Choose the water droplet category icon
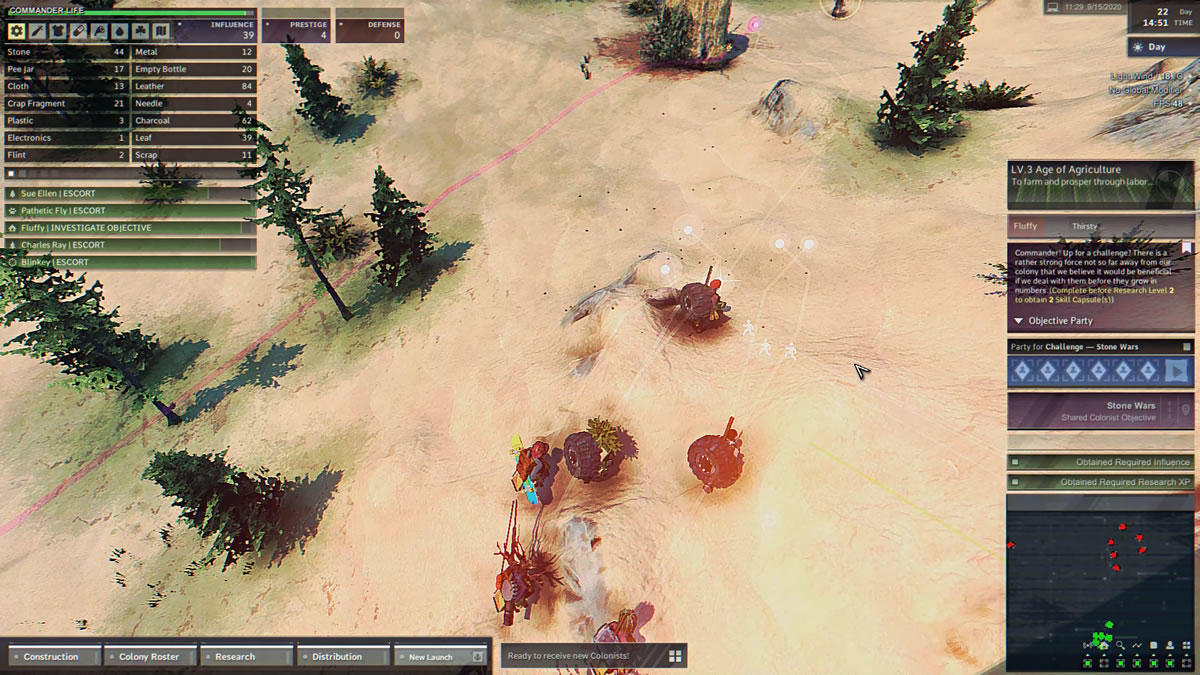The width and height of the screenshot is (1200, 675). 120,31
